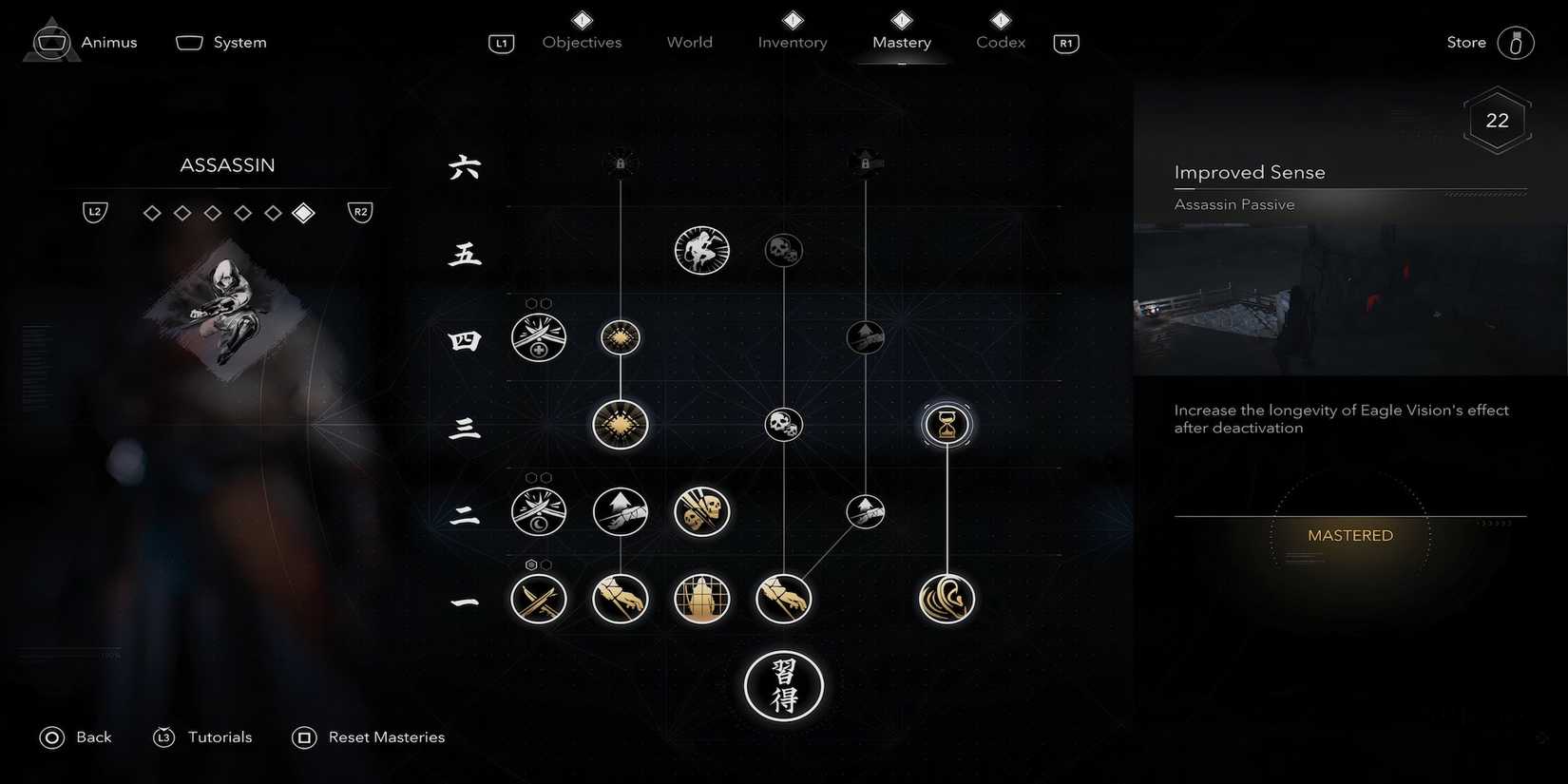Click the crouching climber skill in row five
Viewport: 1568px width, 784px height.
coord(701,250)
